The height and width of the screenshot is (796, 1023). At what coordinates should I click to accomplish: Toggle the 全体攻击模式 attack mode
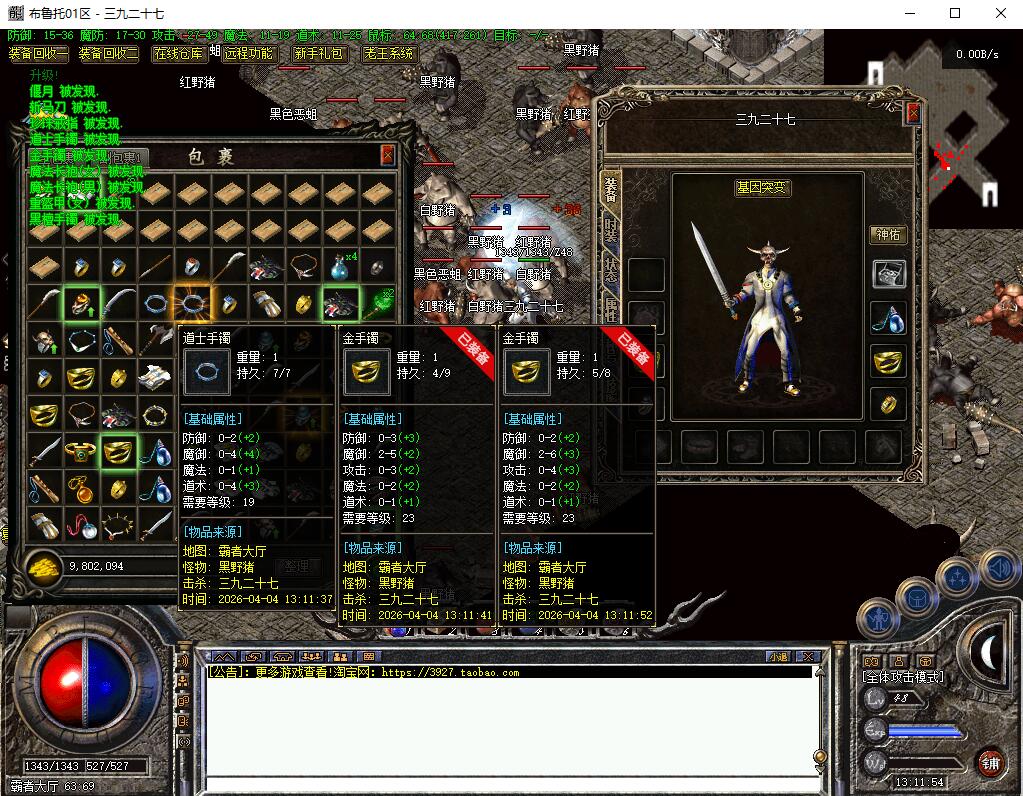904,677
